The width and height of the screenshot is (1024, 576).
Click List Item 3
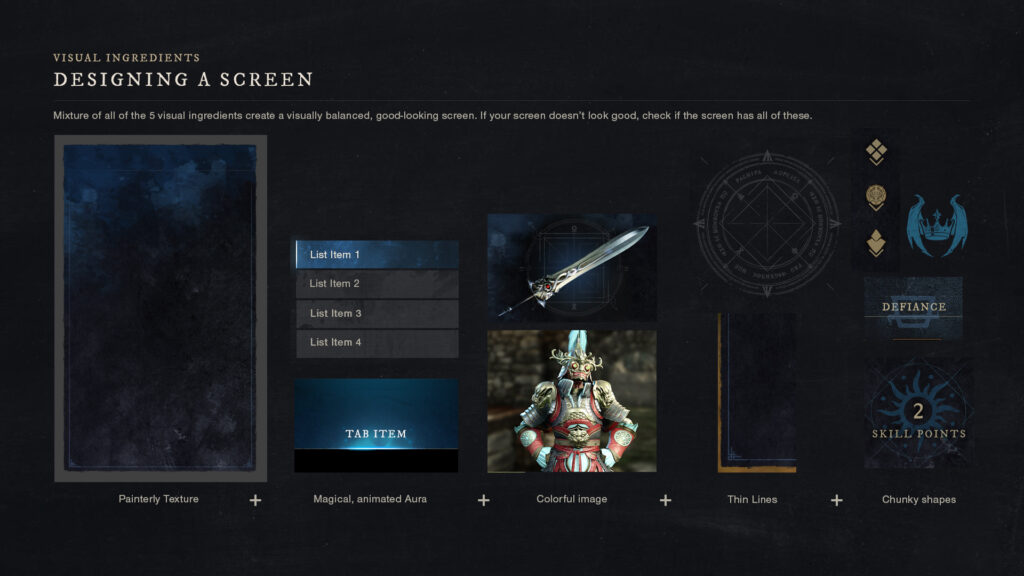tap(377, 314)
